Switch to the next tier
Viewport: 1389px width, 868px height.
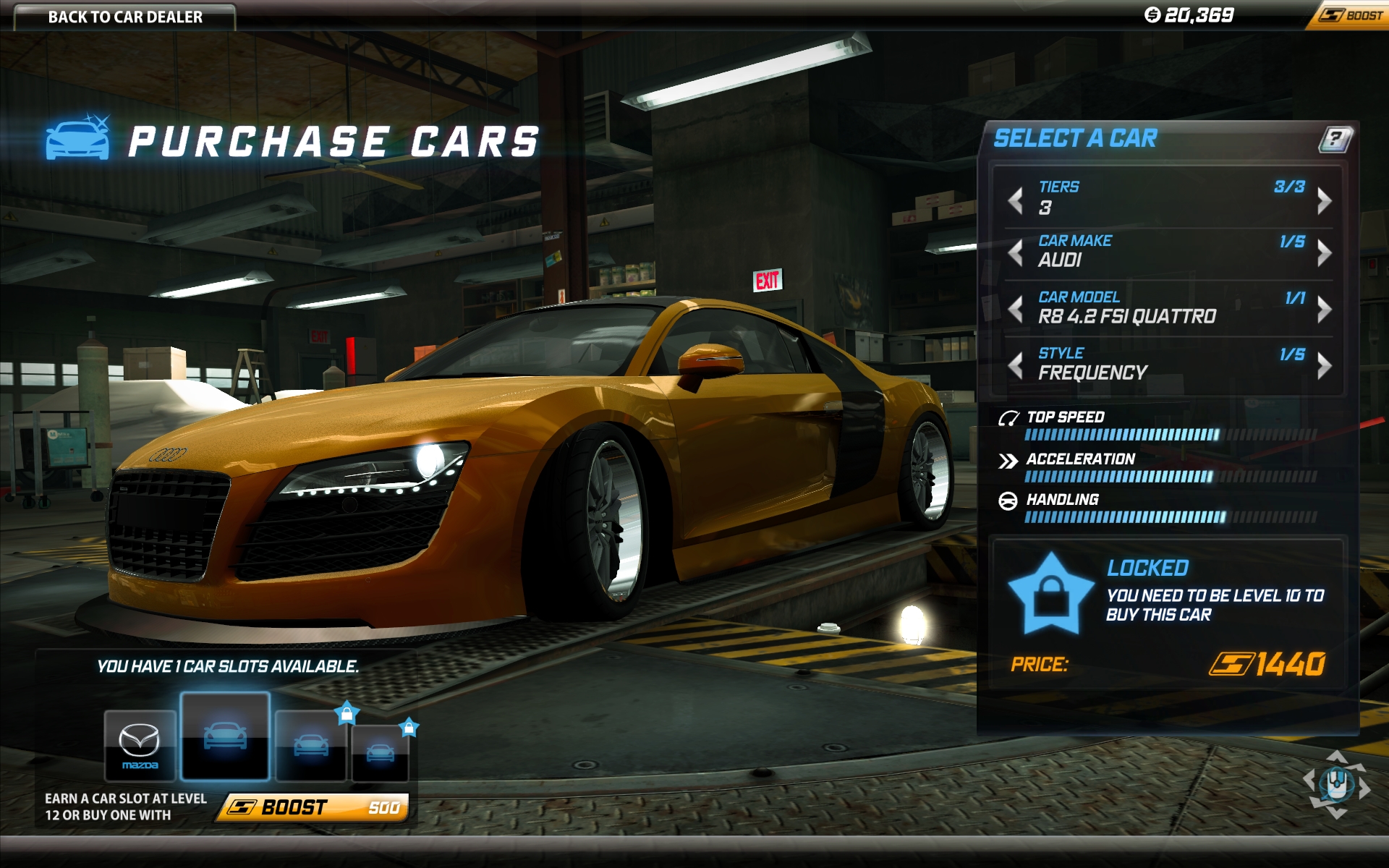[x=1324, y=200]
